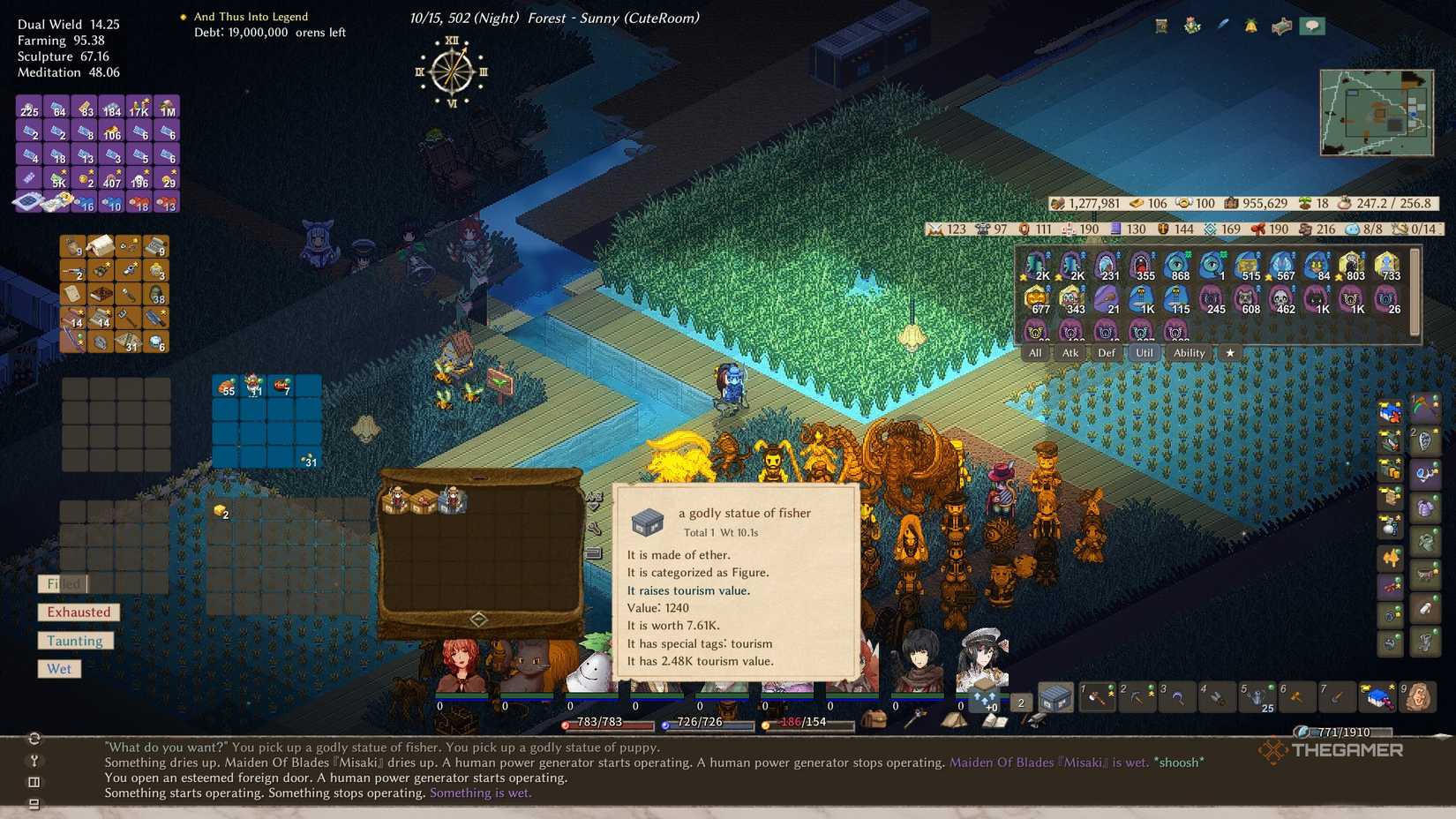Open the speech bubble thought icon

(1314, 25)
